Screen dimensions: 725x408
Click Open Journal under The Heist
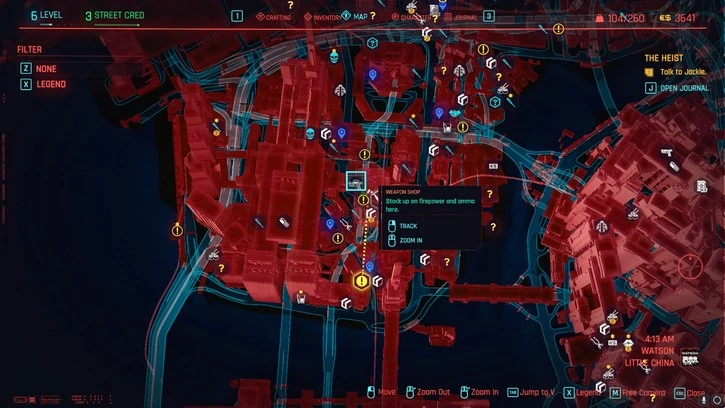click(682, 87)
